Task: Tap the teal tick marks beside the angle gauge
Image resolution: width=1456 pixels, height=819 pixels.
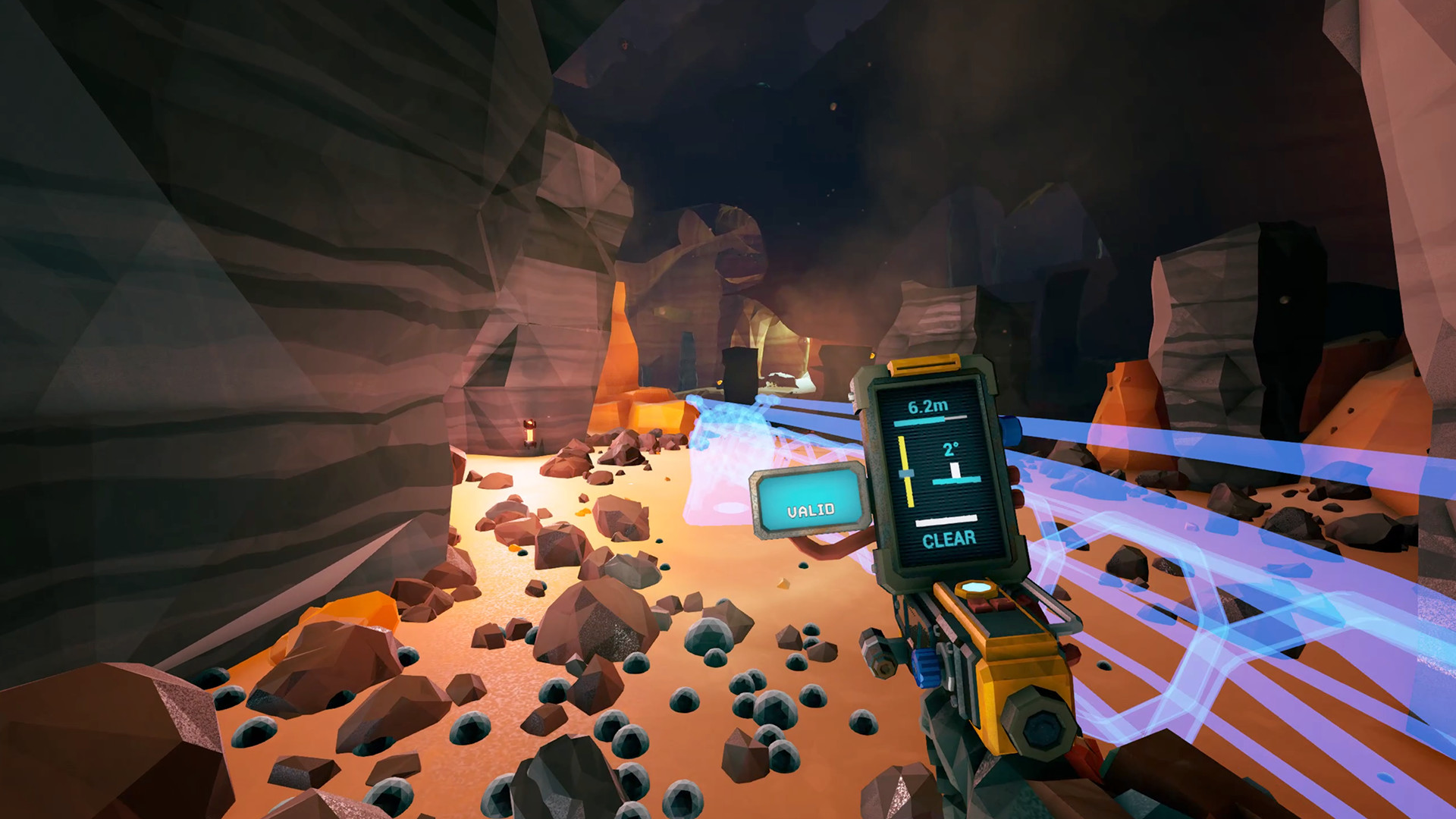Action: (x=957, y=481)
